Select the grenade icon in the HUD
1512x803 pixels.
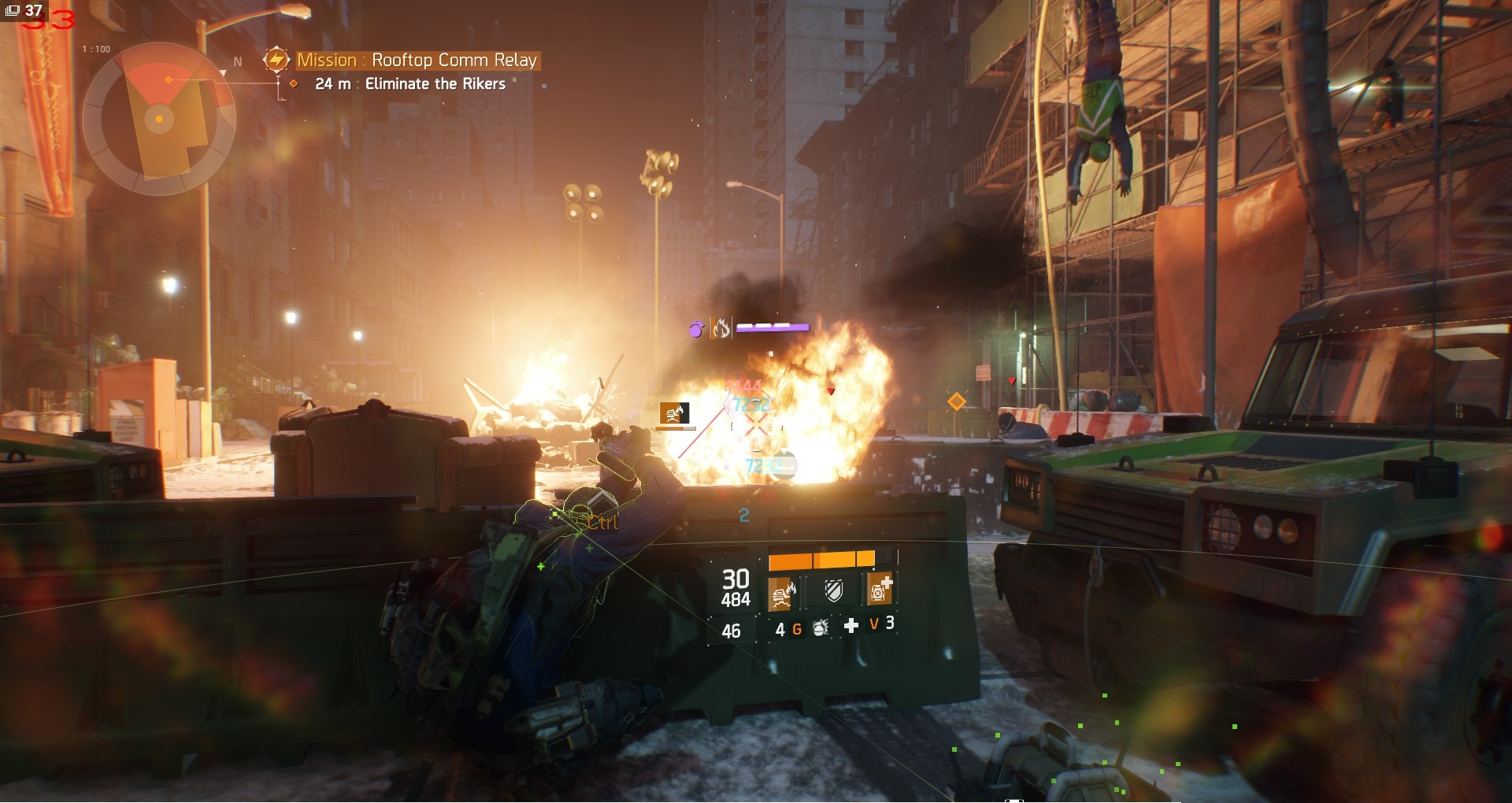[820, 627]
